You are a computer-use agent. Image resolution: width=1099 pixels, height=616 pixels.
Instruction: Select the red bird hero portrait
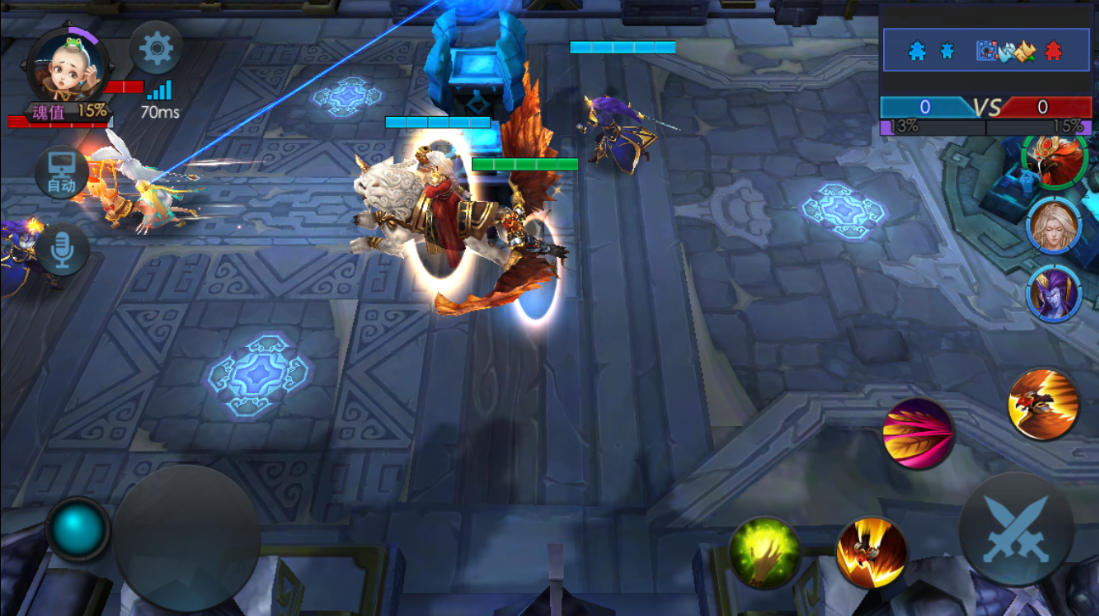(x=1054, y=160)
